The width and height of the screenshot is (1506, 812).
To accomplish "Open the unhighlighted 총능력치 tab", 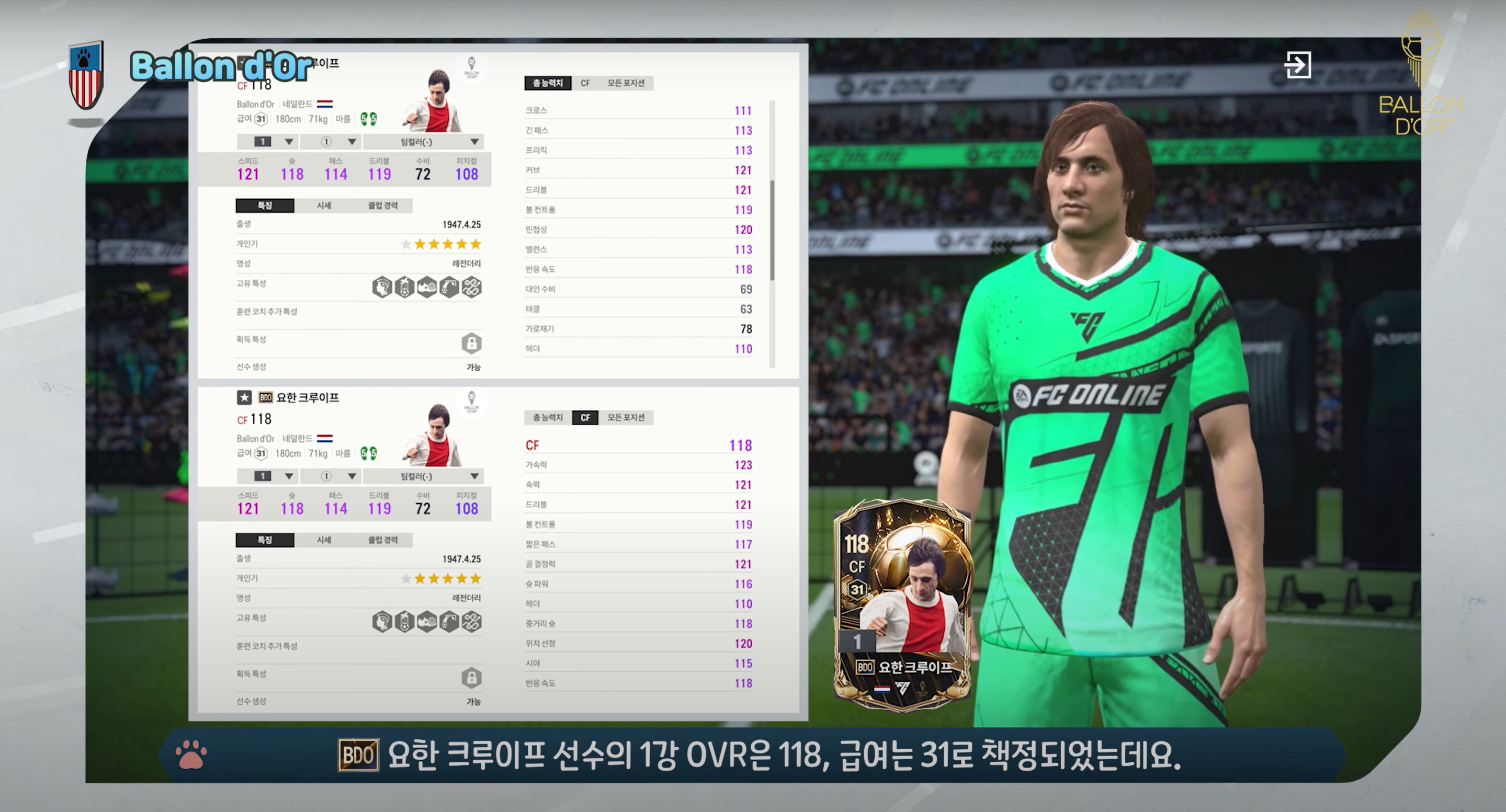I will tap(547, 418).
